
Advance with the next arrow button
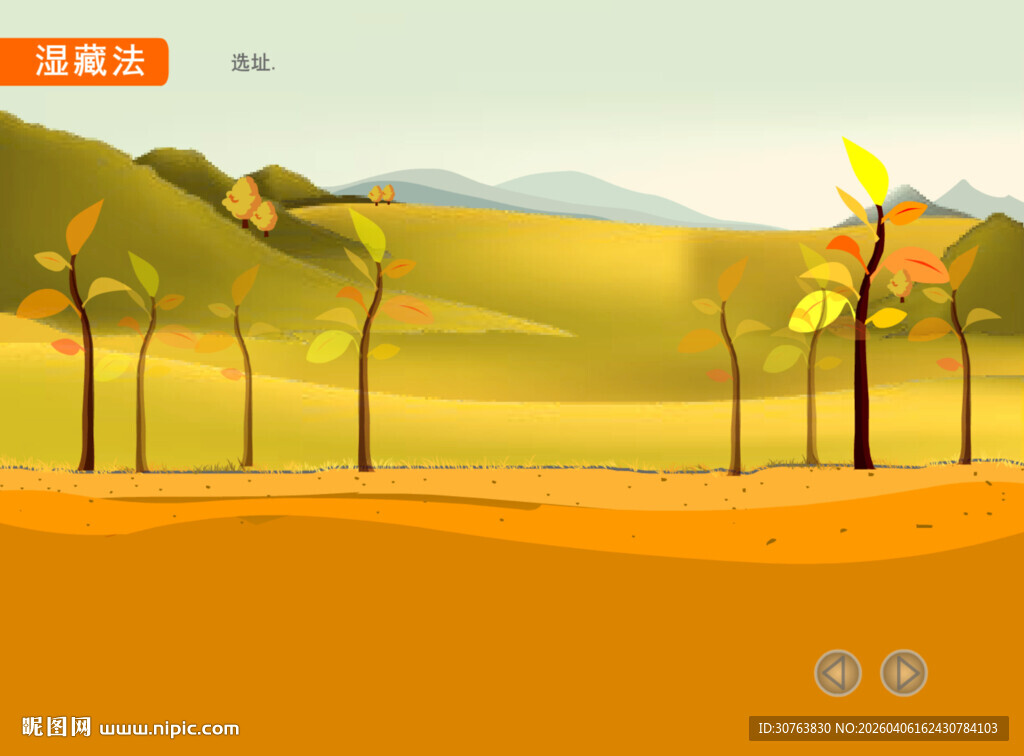point(904,673)
